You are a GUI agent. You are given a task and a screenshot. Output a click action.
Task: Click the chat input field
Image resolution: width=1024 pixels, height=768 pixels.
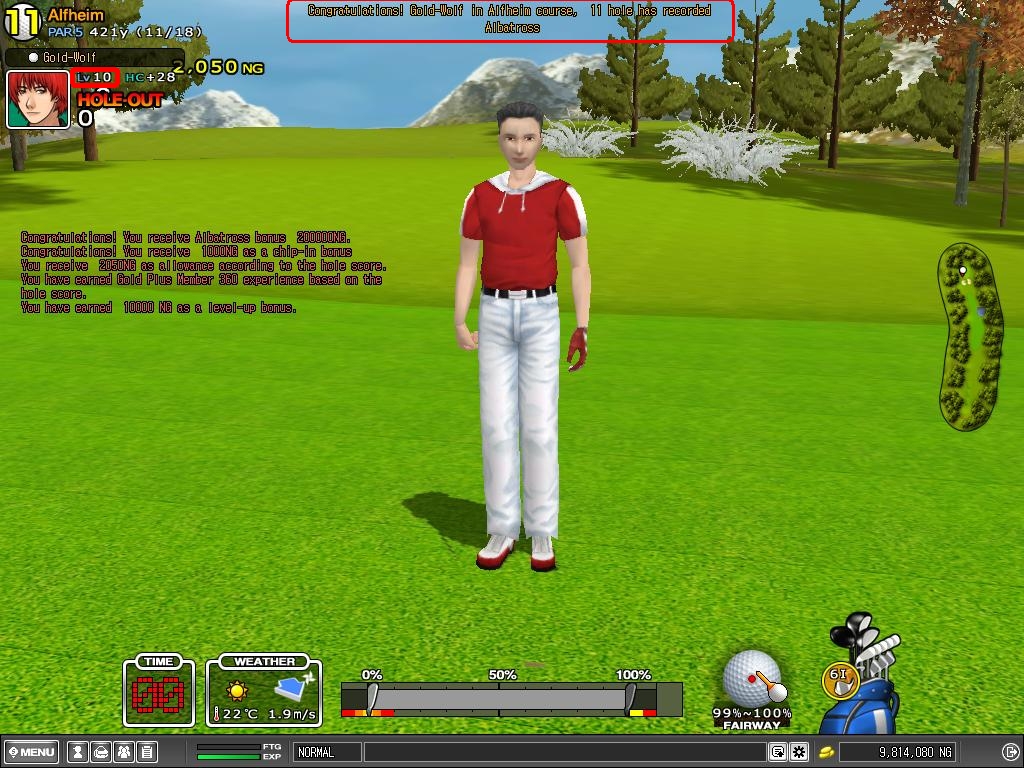pyautogui.click(x=565, y=752)
